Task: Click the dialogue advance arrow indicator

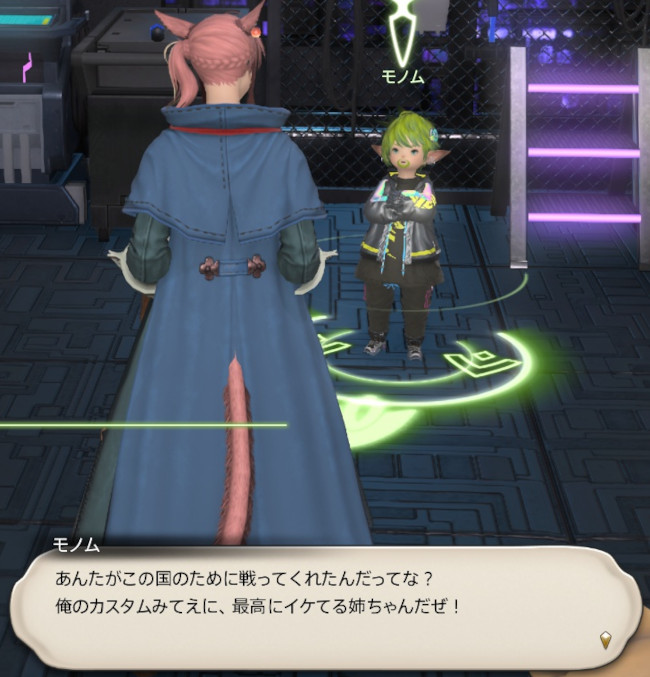Action: (x=604, y=638)
